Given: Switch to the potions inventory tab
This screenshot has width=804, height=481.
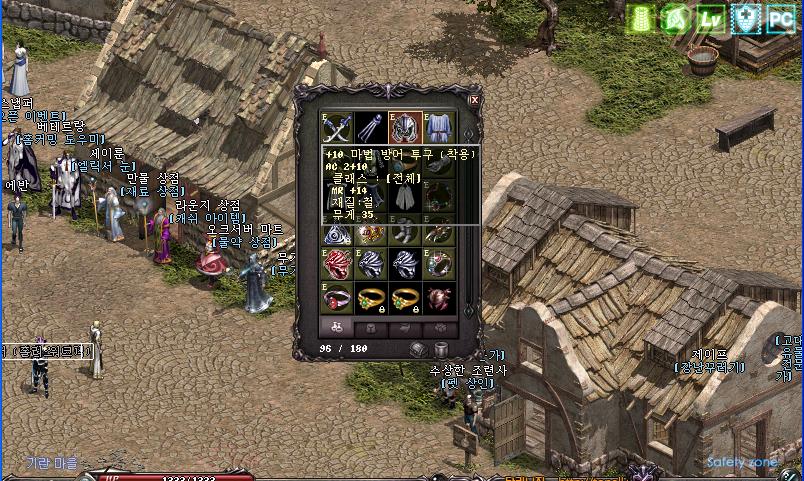Looking at the screenshot, I should click(x=337, y=327).
